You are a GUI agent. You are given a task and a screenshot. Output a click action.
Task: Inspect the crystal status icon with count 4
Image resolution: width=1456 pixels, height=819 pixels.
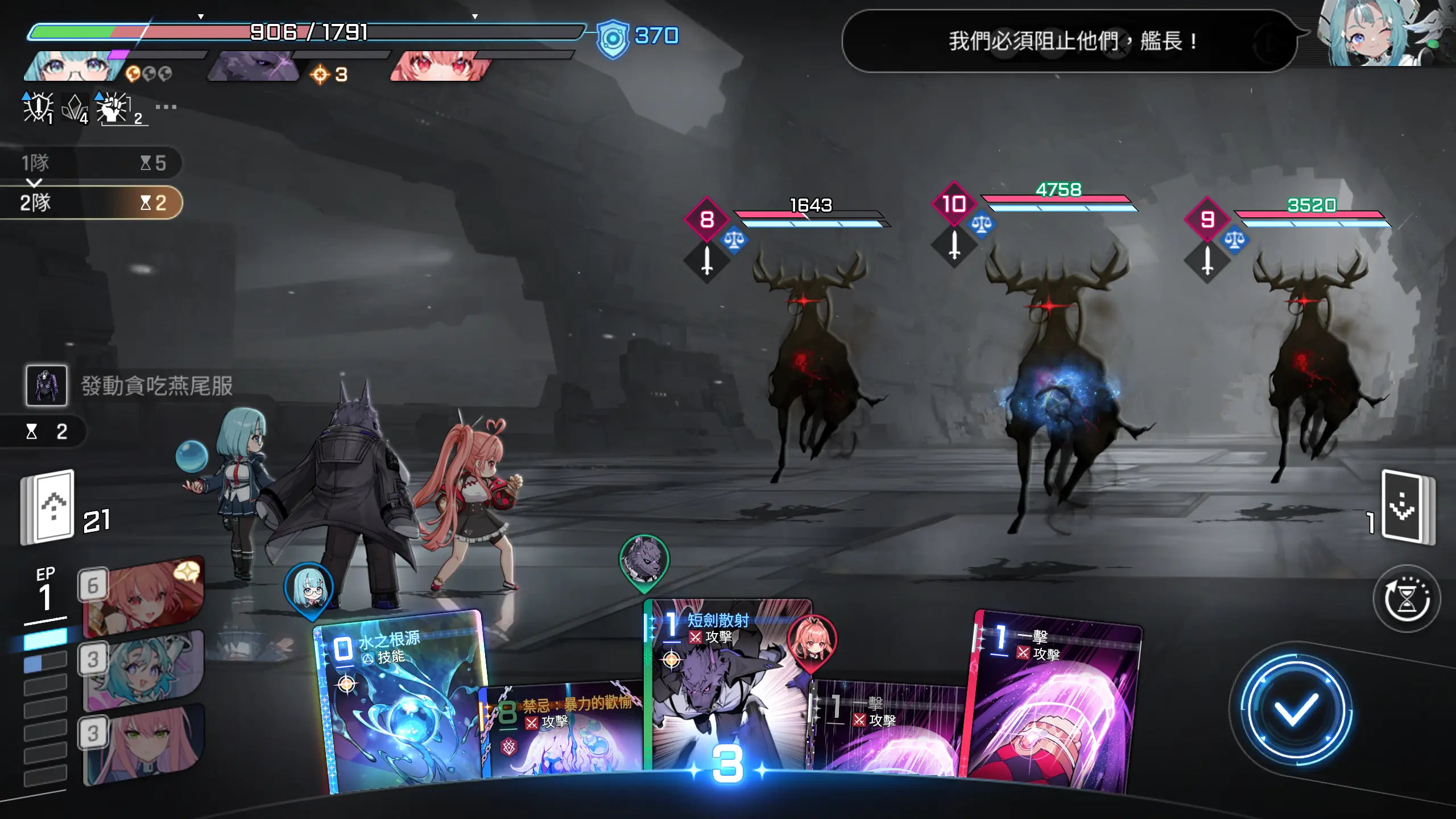pos(75,107)
